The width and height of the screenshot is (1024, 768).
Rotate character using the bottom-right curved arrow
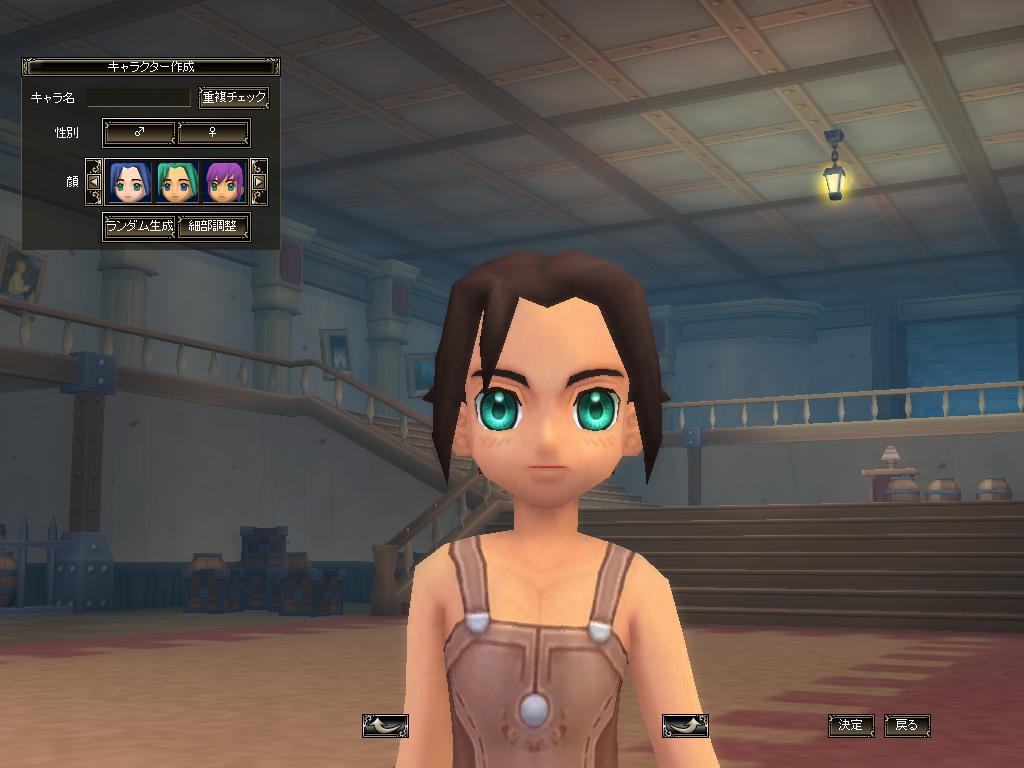click(x=685, y=725)
